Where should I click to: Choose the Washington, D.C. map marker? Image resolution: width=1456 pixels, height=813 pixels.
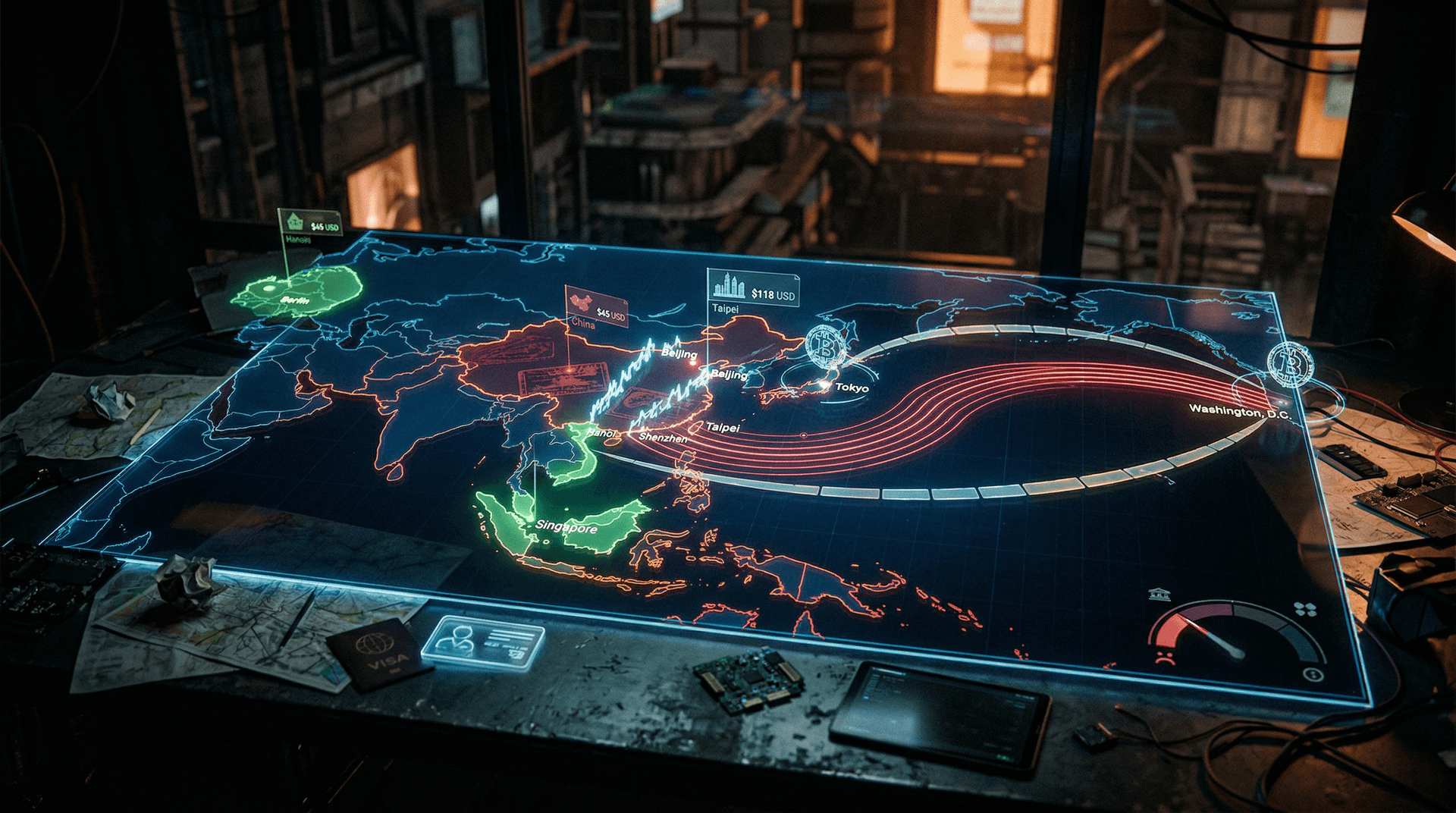coord(1281,402)
